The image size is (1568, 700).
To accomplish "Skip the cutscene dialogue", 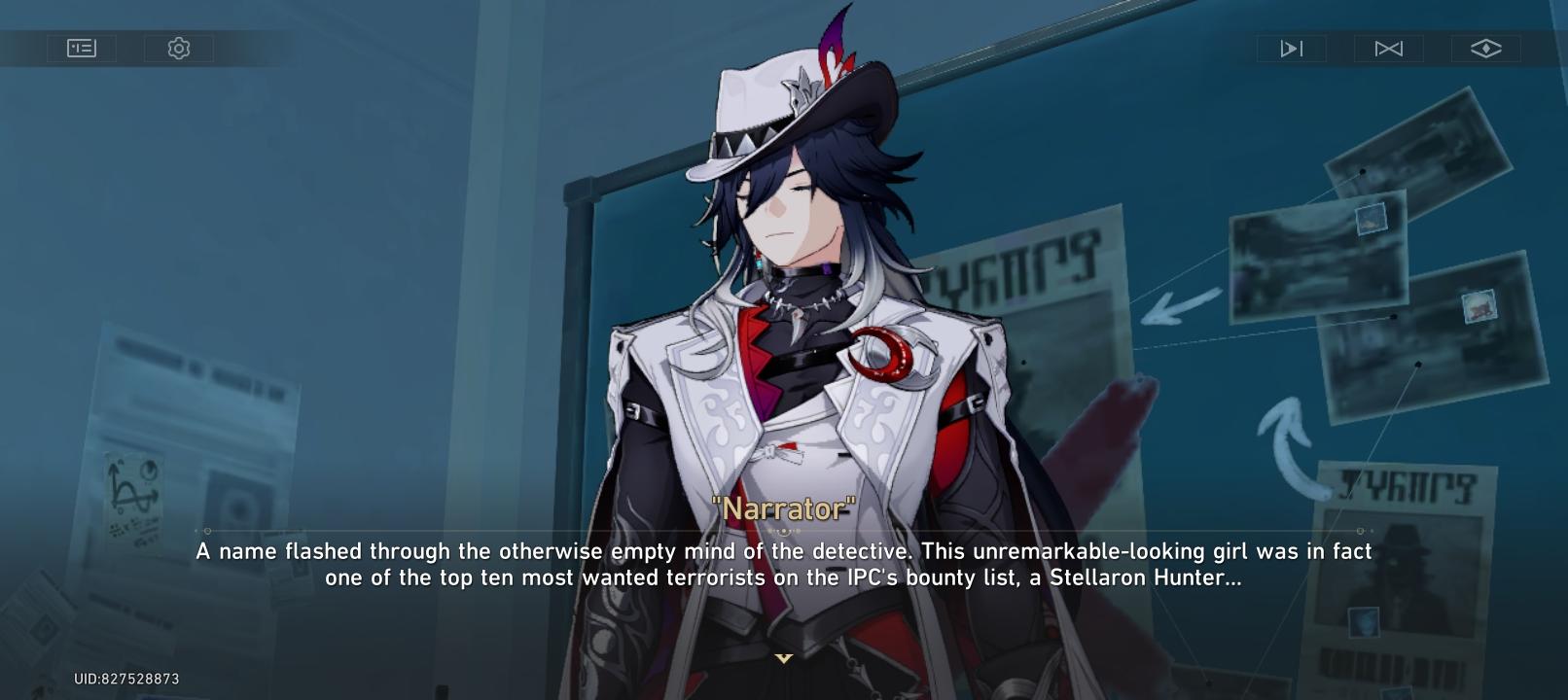I will (1388, 49).
